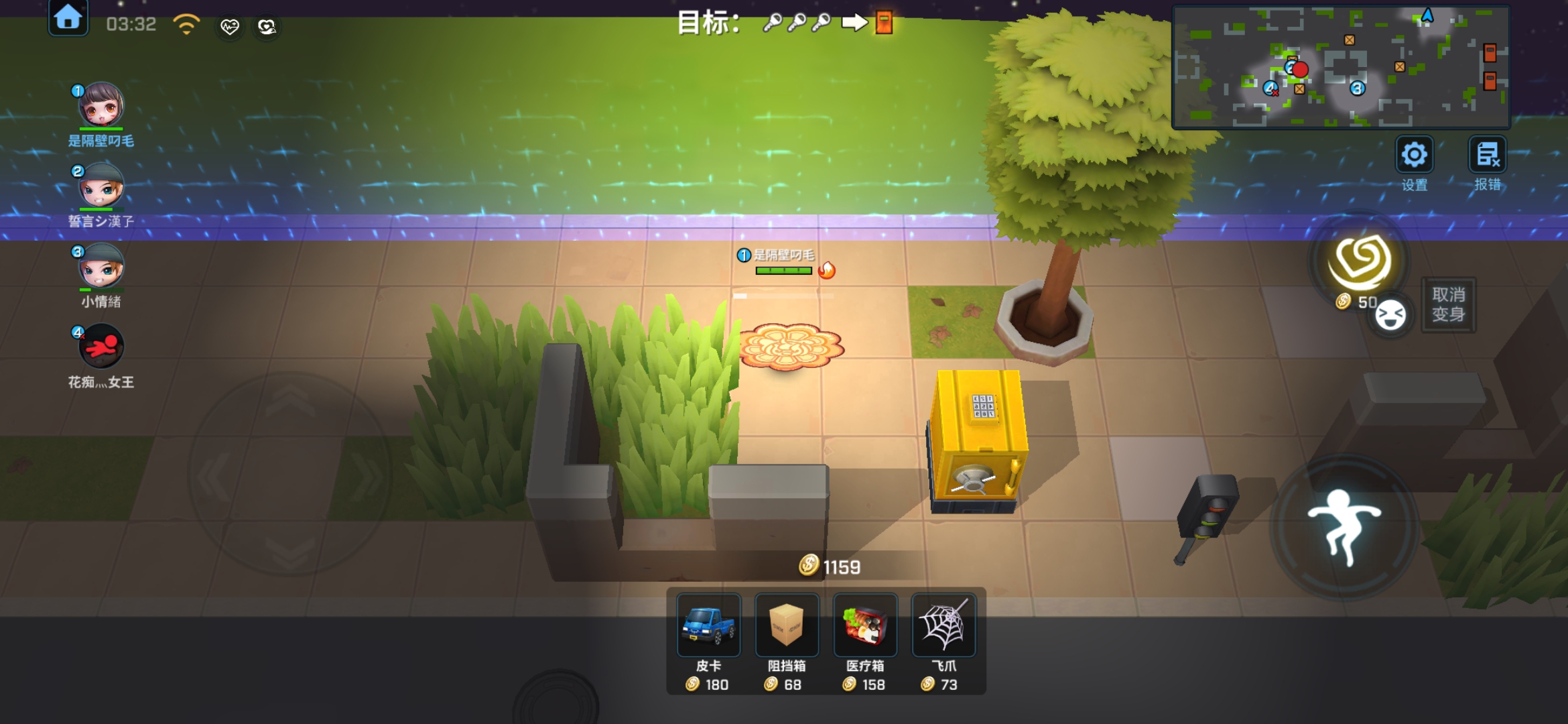This screenshot has height=724, width=1568.
Task: Tap the home button
Action: pyautogui.click(x=68, y=18)
